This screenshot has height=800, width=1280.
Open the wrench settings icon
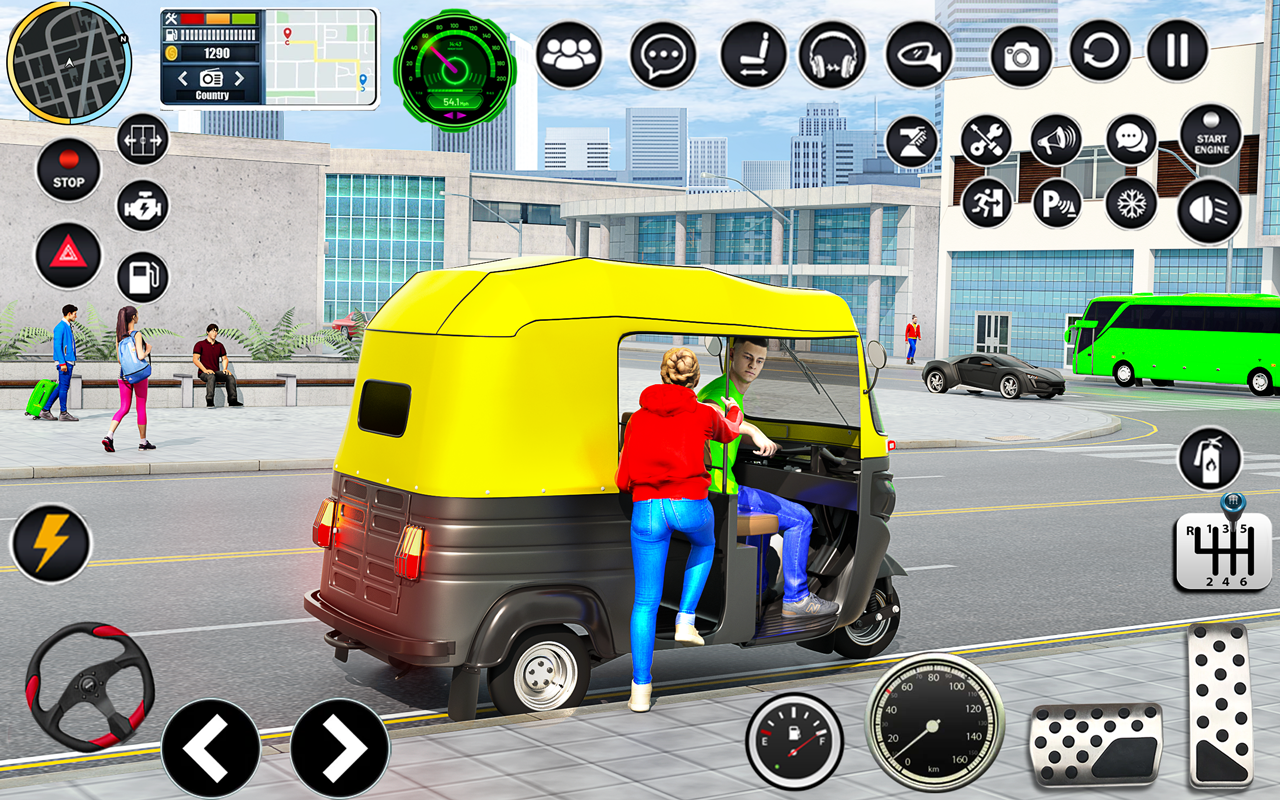988,138
